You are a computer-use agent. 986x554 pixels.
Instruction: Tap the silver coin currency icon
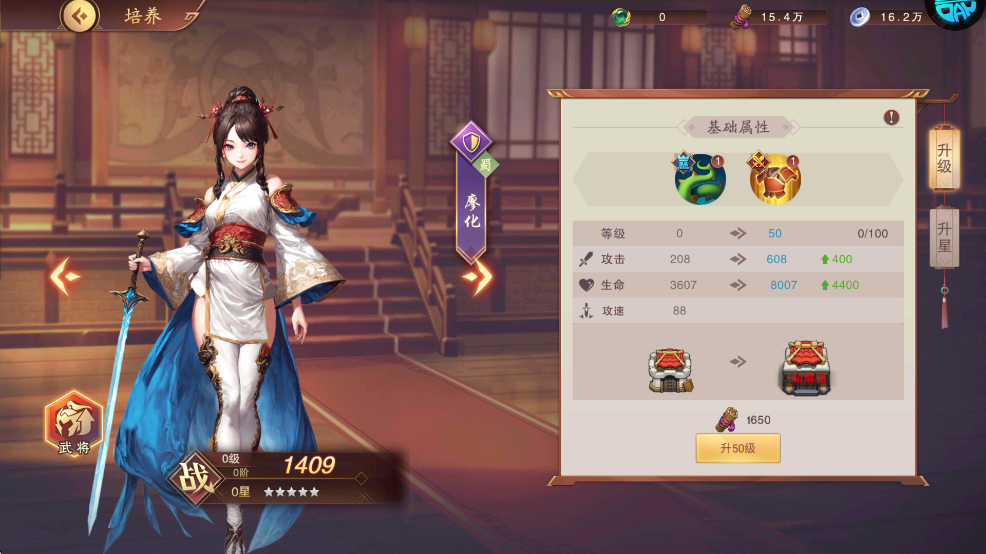(x=859, y=17)
